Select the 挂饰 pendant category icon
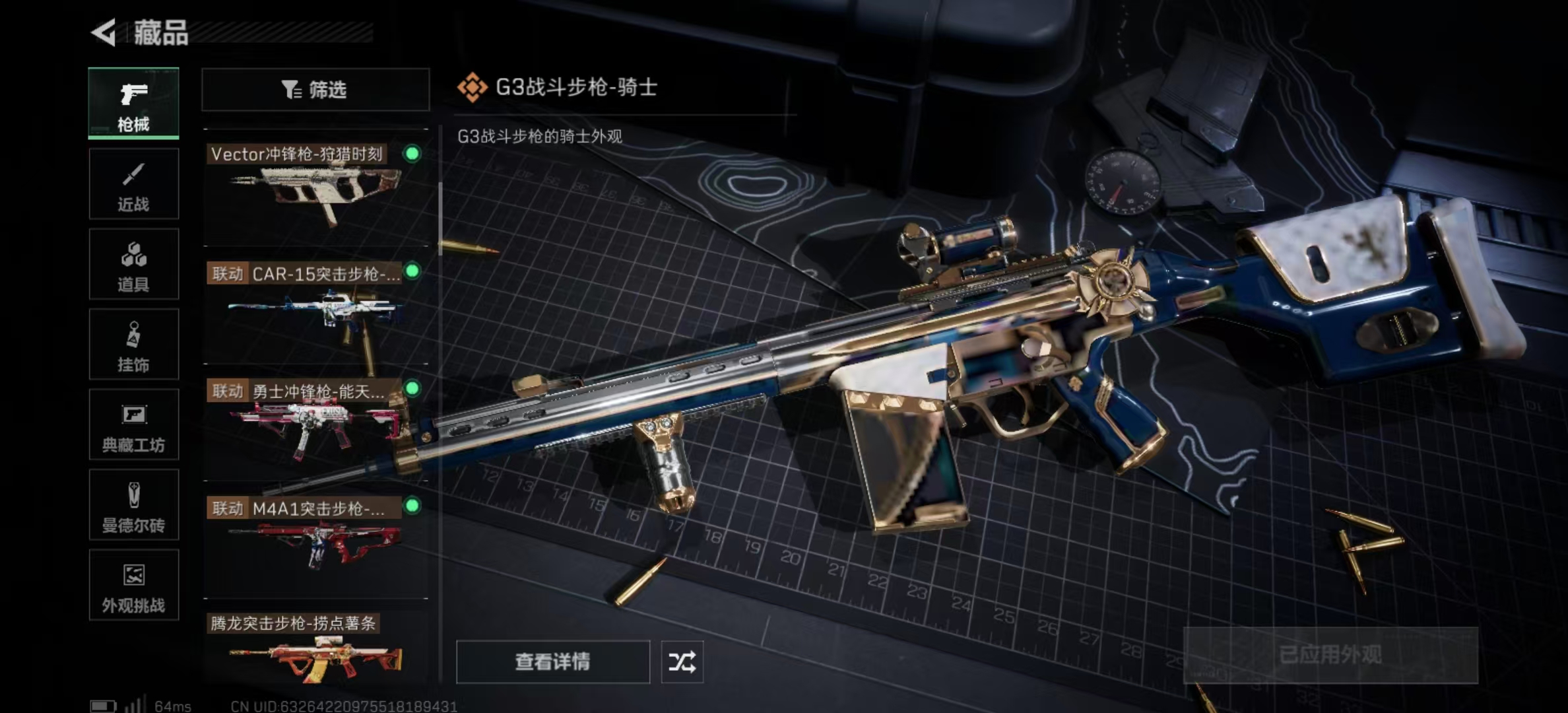This screenshot has height=713, width=1568. 133,344
